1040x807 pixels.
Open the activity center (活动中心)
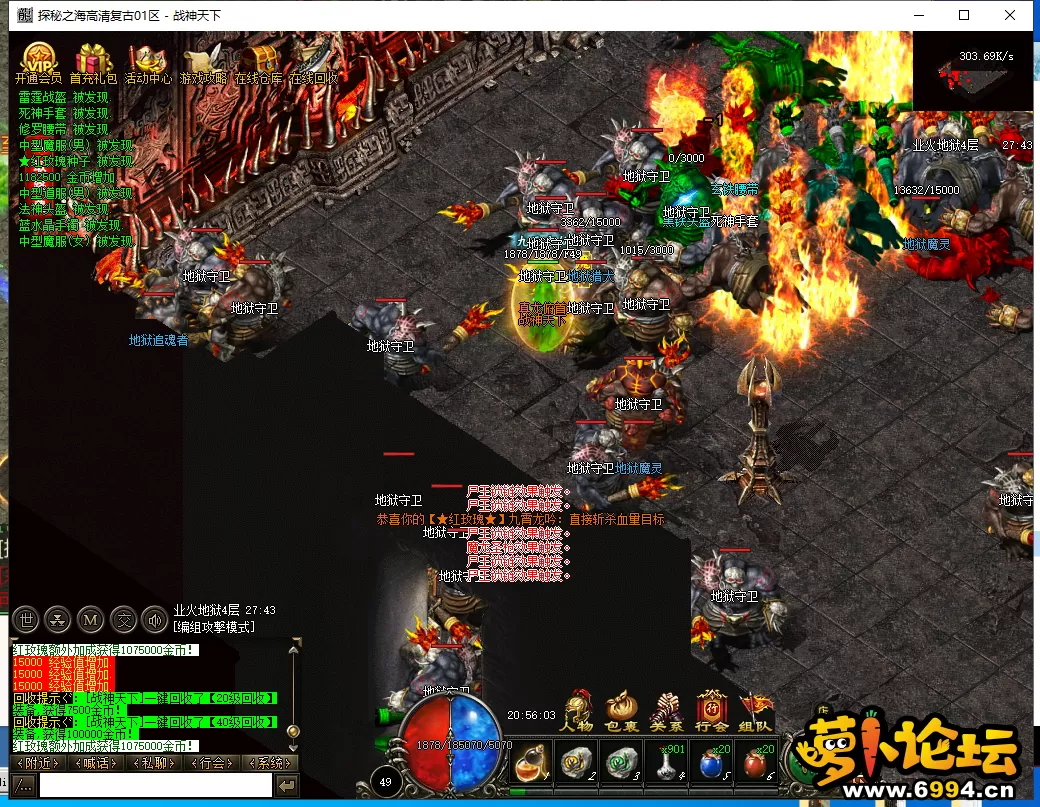[x=148, y=60]
